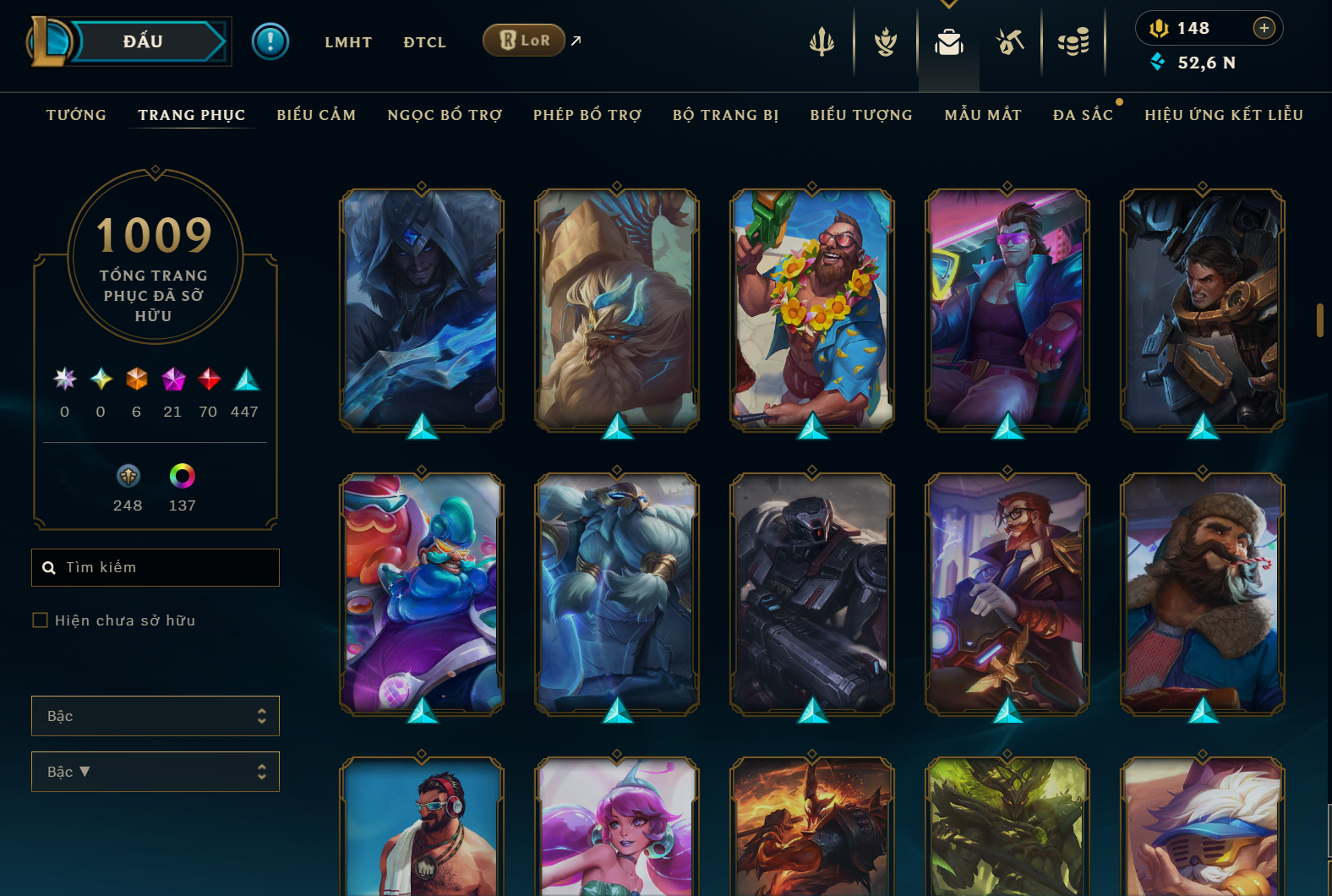Select the NGỌC BỔ TRỢ tab
Image resolution: width=1332 pixels, height=896 pixels.
[445, 115]
